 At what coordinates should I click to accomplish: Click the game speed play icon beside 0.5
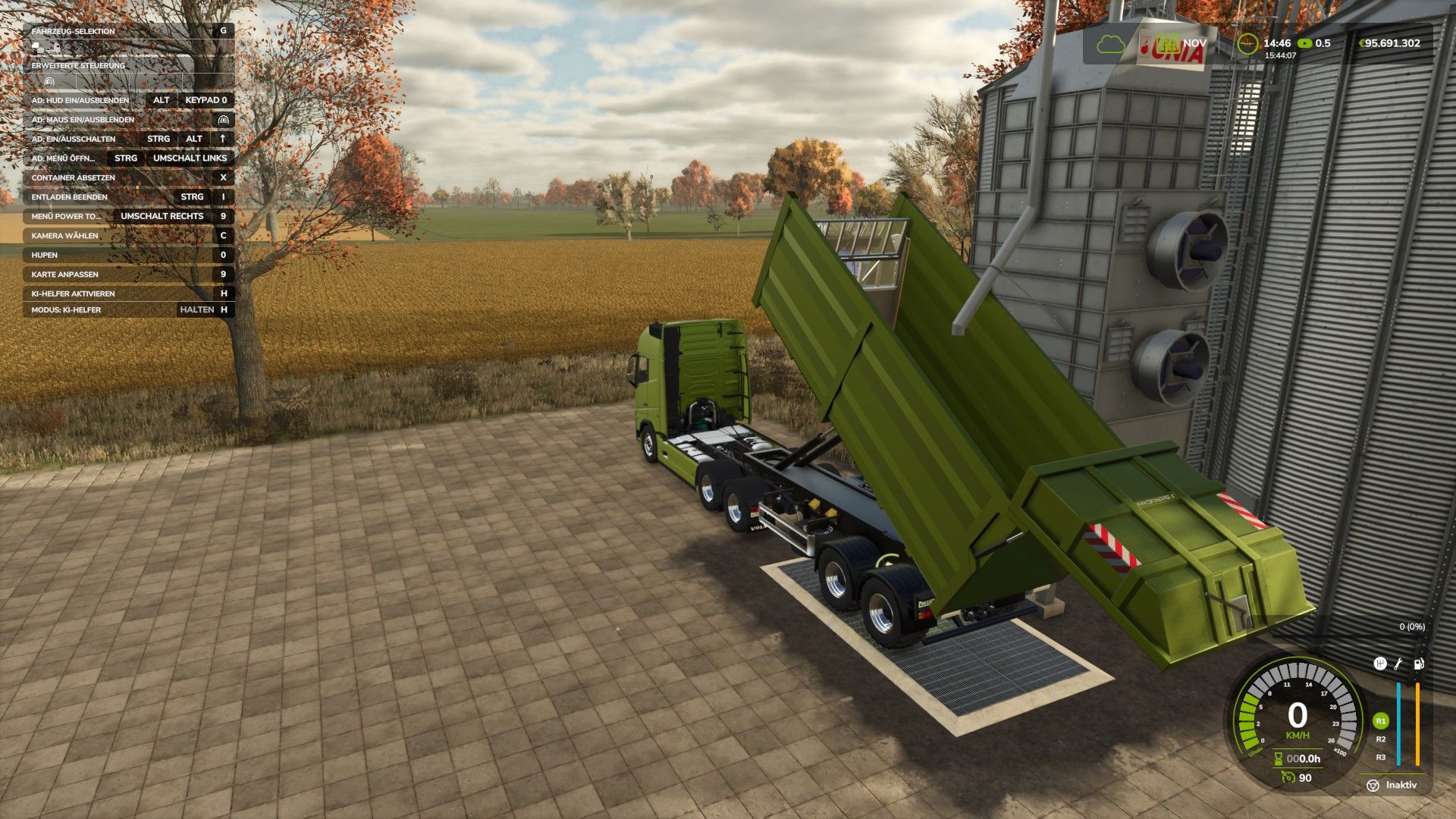(1305, 43)
